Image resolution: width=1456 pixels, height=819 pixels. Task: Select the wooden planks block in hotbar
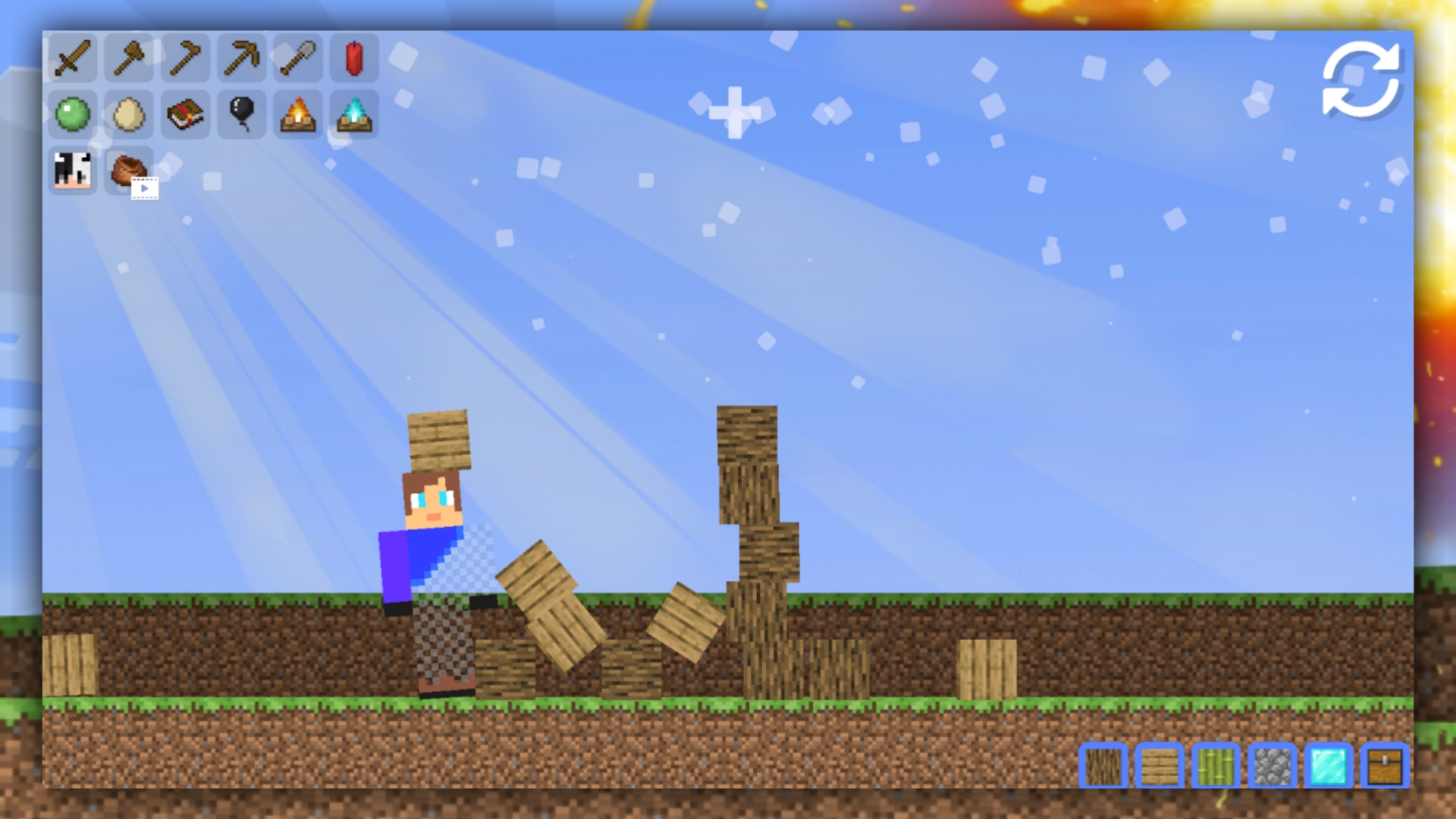[x=1160, y=767]
